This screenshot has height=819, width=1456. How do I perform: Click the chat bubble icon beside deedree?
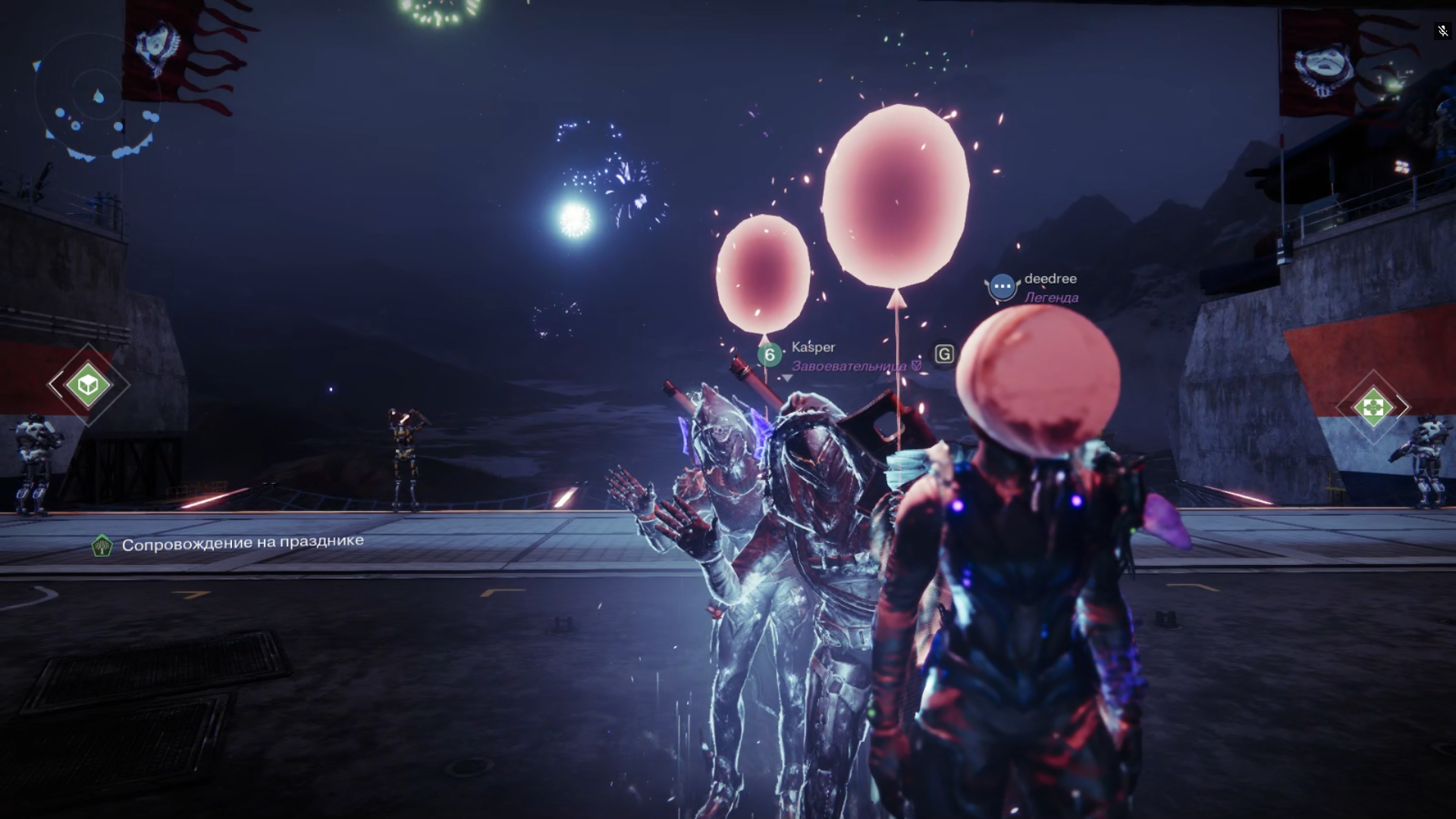(x=1002, y=287)
